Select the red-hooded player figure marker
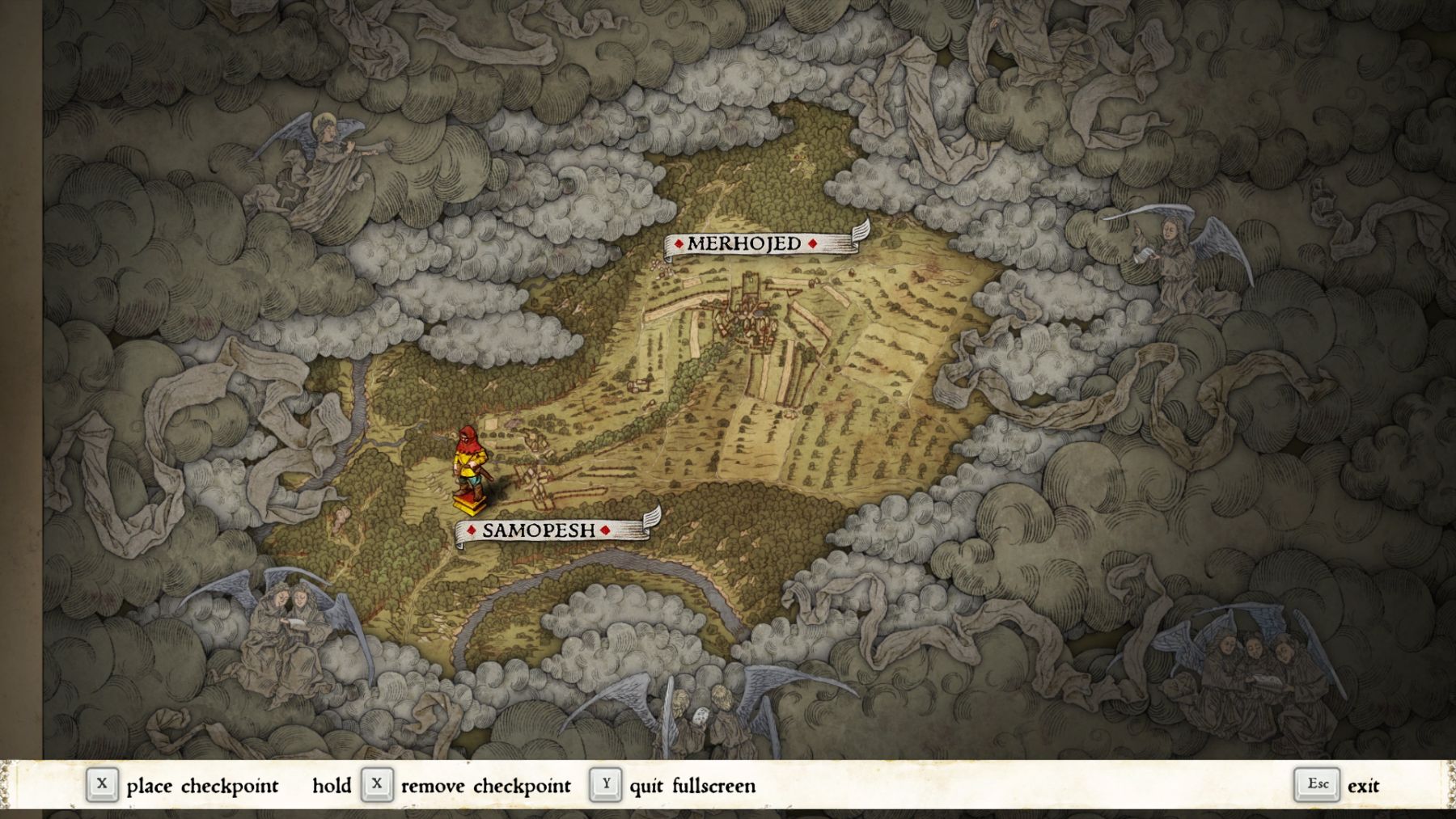This screenshot has height=819, width=1456. (471, 470)
